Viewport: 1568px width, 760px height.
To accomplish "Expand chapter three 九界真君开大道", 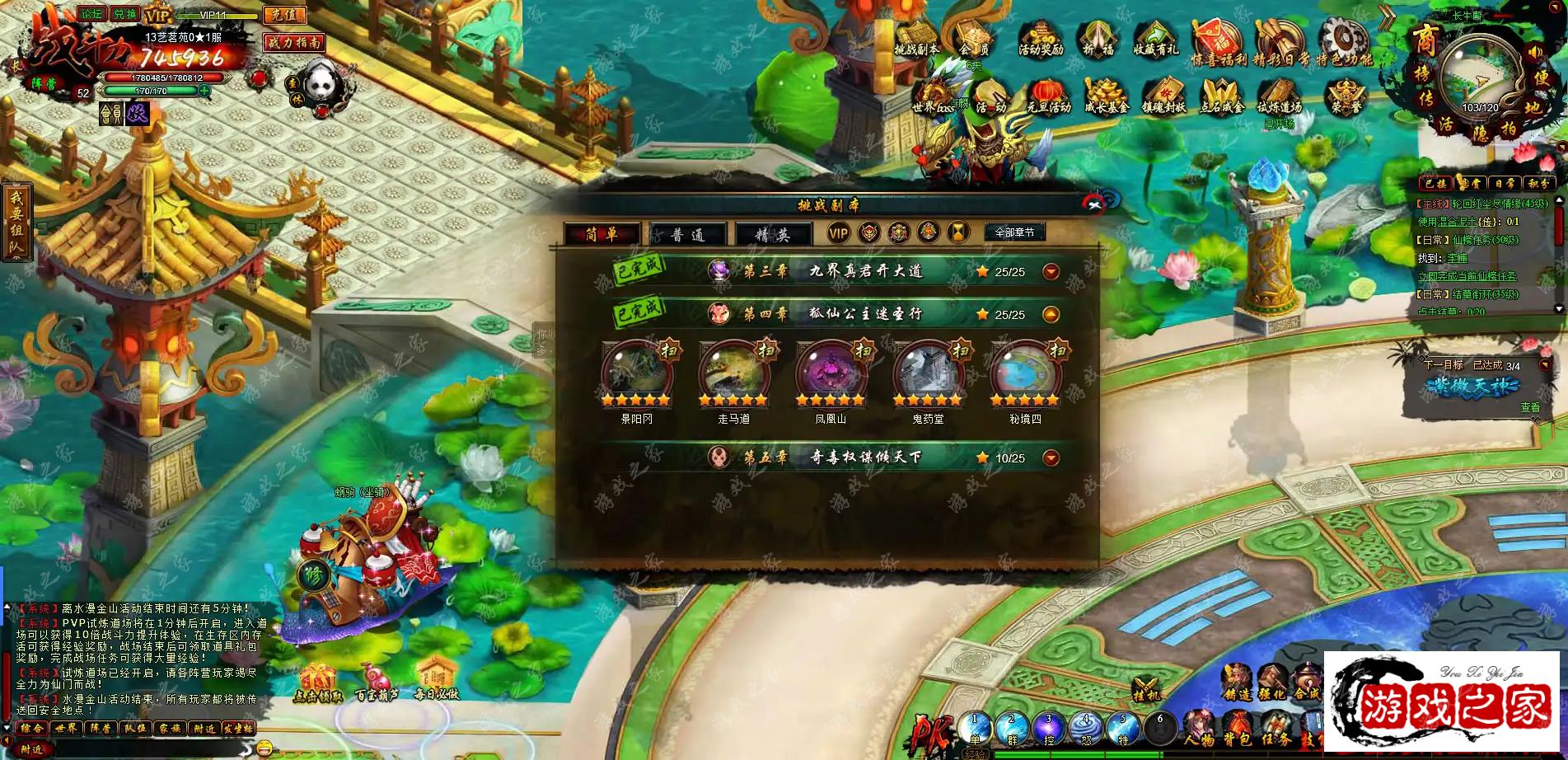I will 1051,271.
